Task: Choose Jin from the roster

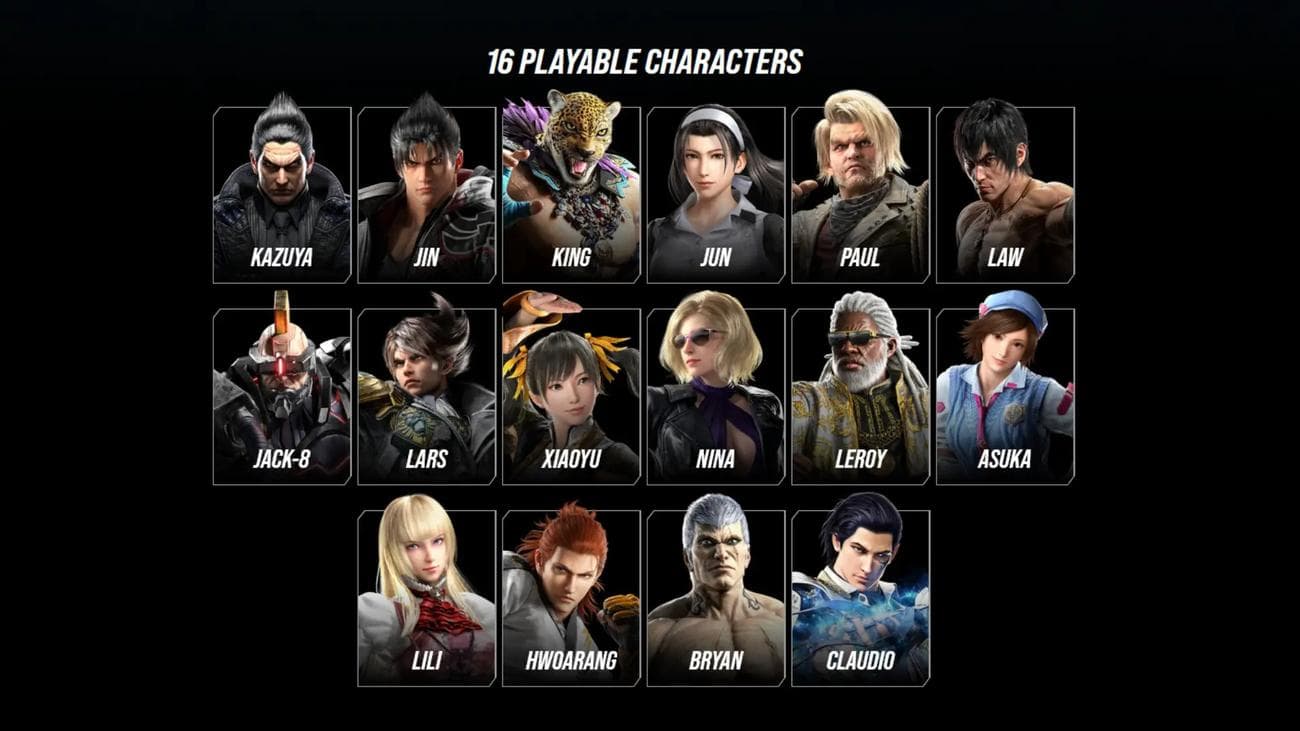Action: coord(427,195)
